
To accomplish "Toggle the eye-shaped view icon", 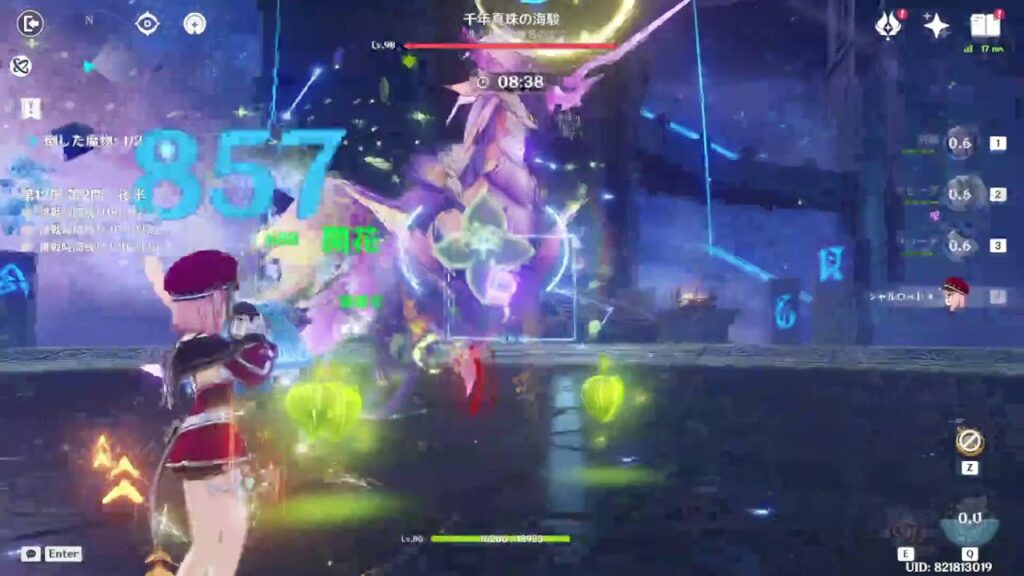I will coord(148,24).
